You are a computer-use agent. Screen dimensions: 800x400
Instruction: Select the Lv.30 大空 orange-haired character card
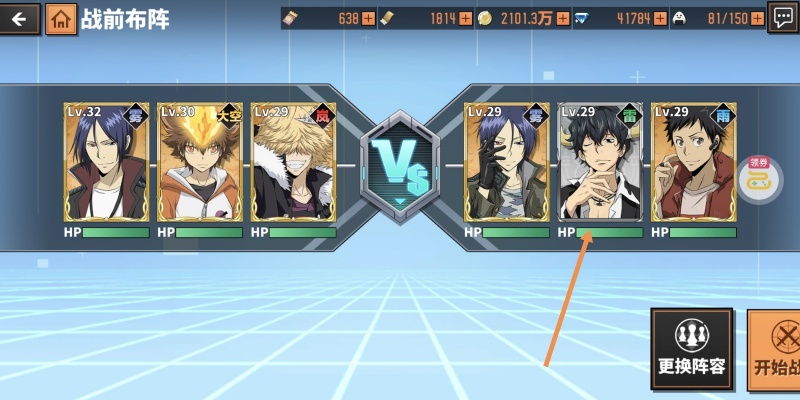(199, 162)
